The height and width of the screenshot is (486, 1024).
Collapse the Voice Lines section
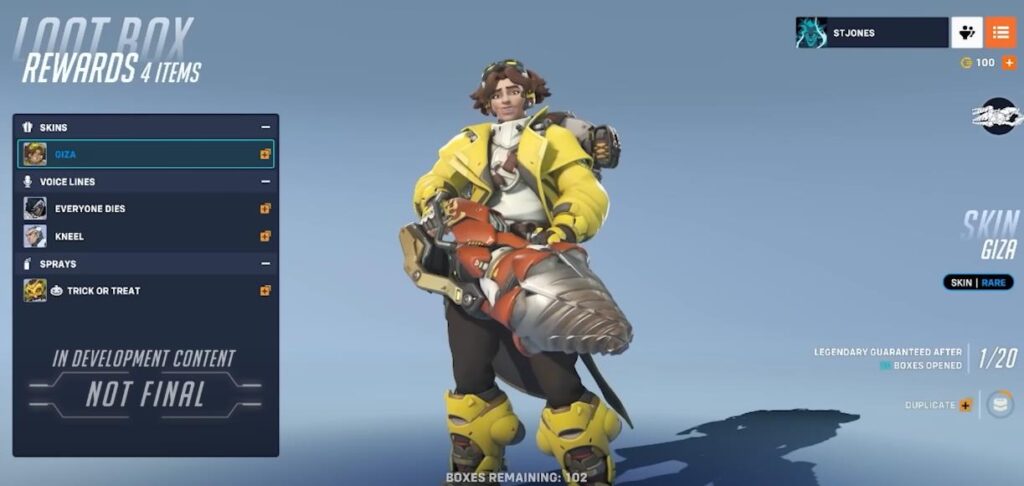point(266,182)
